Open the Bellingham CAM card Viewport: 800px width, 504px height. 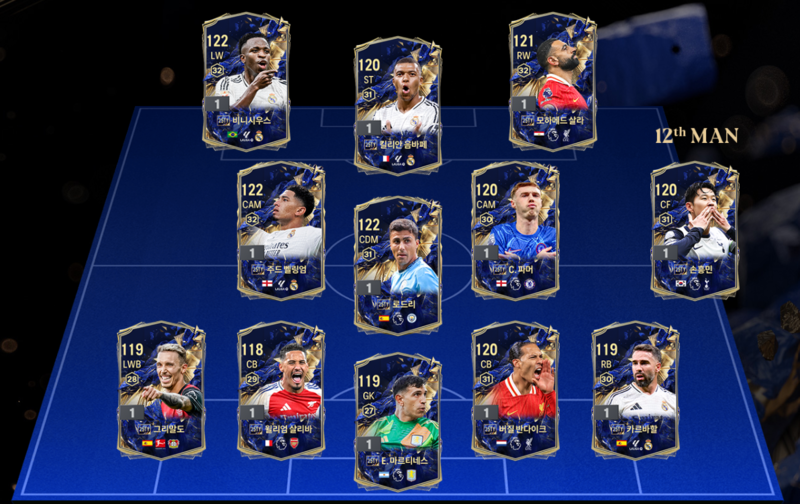pyautogui.click(x=280, y=230)
